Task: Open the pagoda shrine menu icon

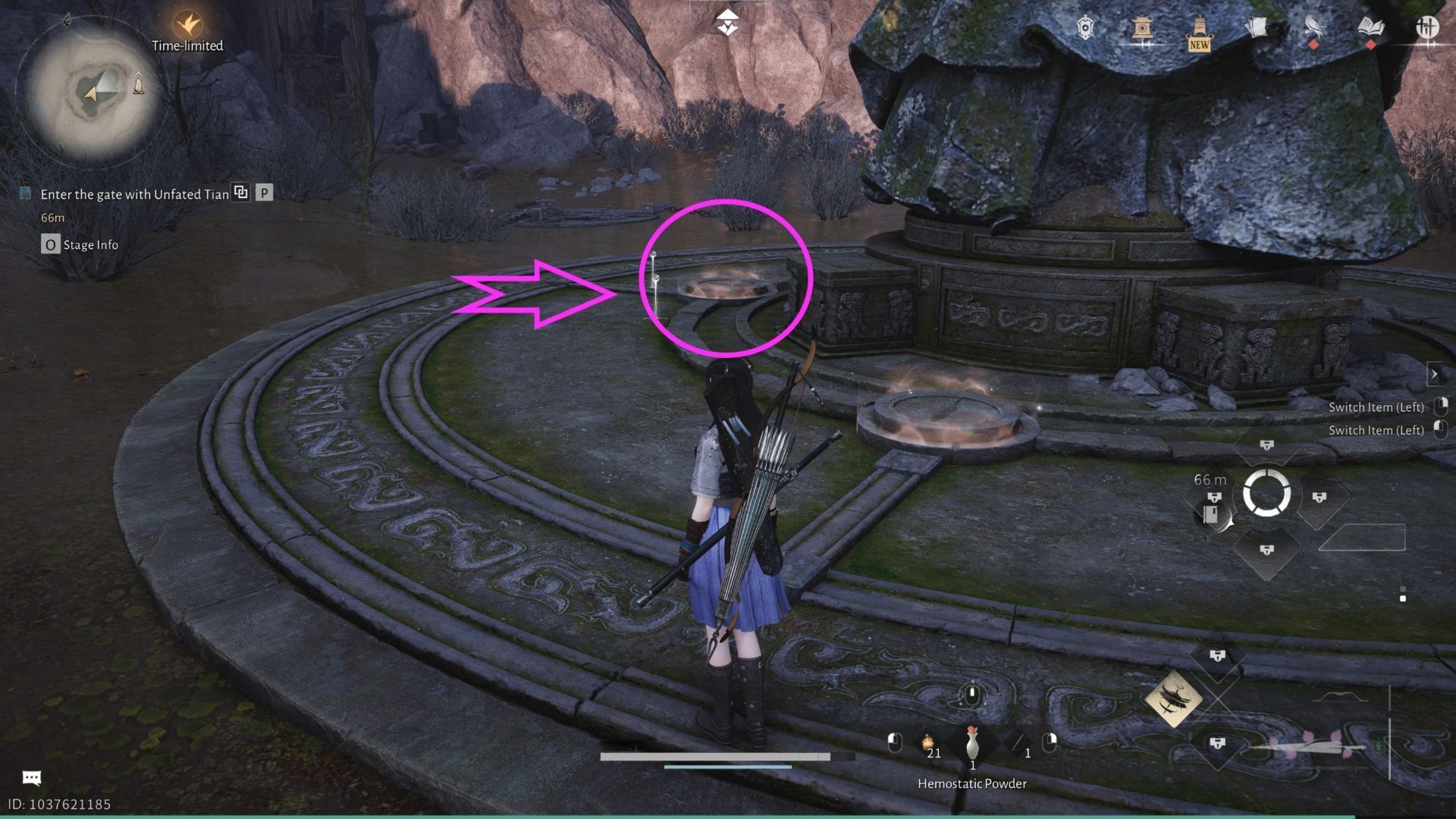Action: click(x=1144, y=28)
